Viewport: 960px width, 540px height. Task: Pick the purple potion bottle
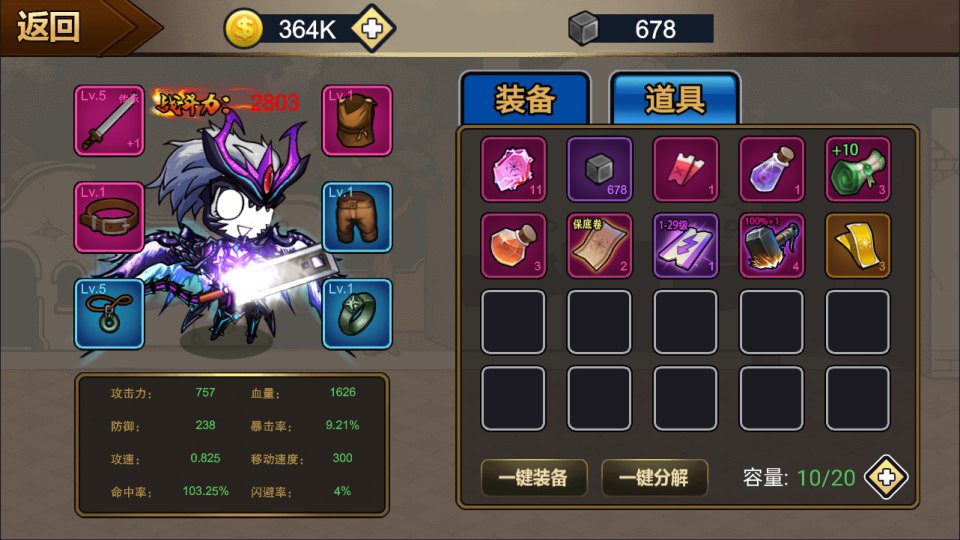click(772, 169)
